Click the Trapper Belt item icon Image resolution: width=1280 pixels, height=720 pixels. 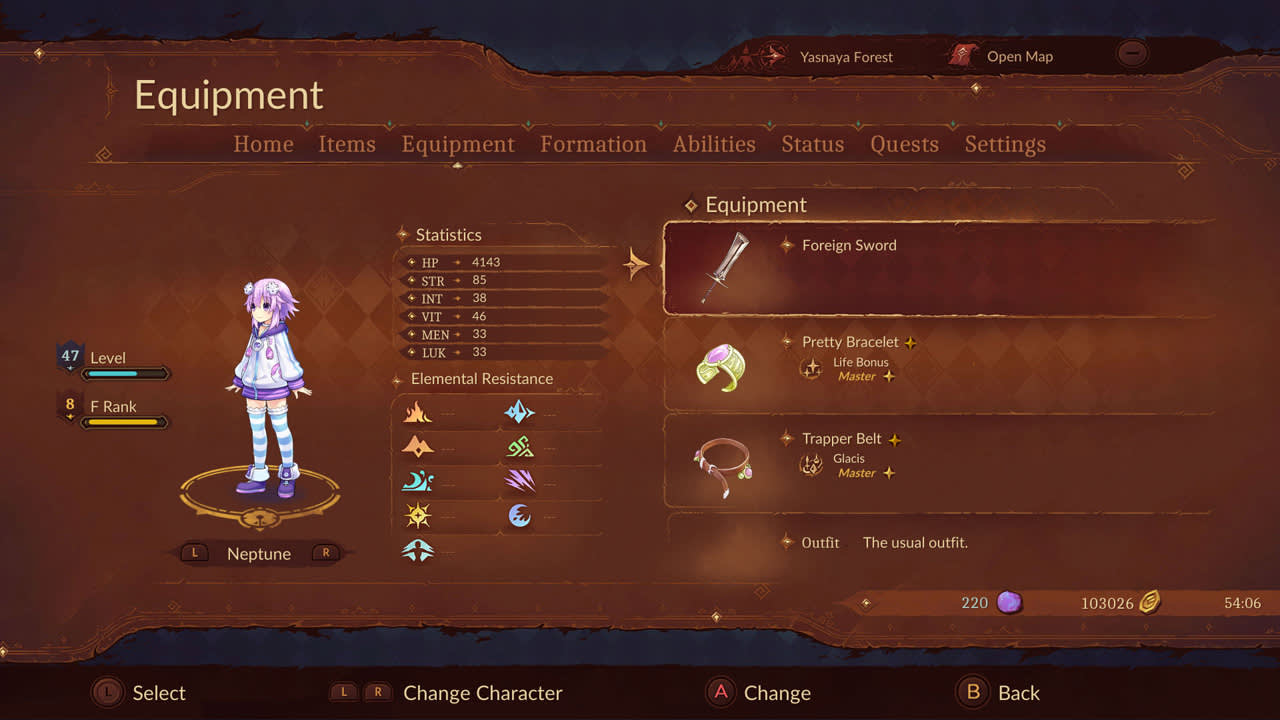(x=722, y=466)
